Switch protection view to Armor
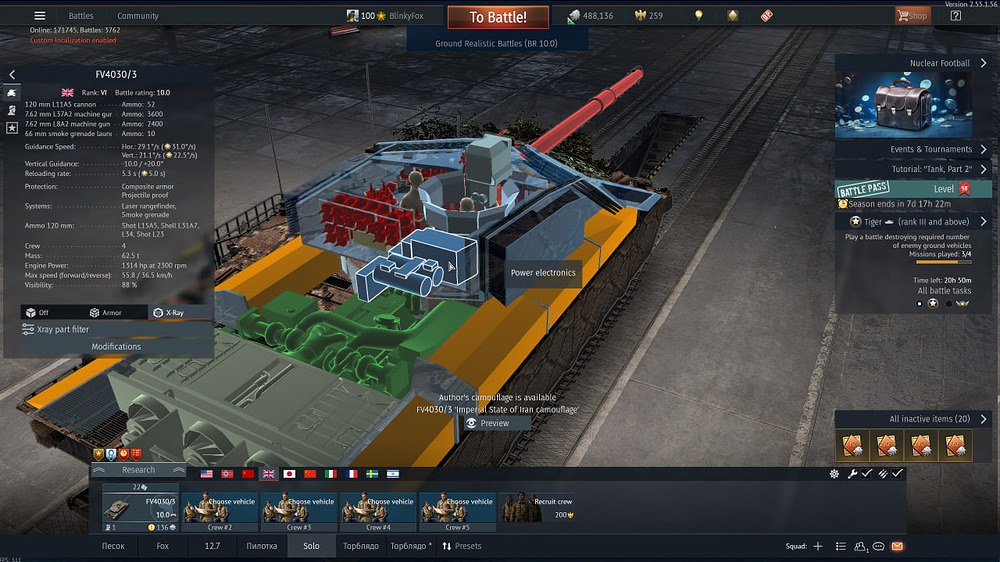Screen dimensions: 1000x562 coord(105,313)
